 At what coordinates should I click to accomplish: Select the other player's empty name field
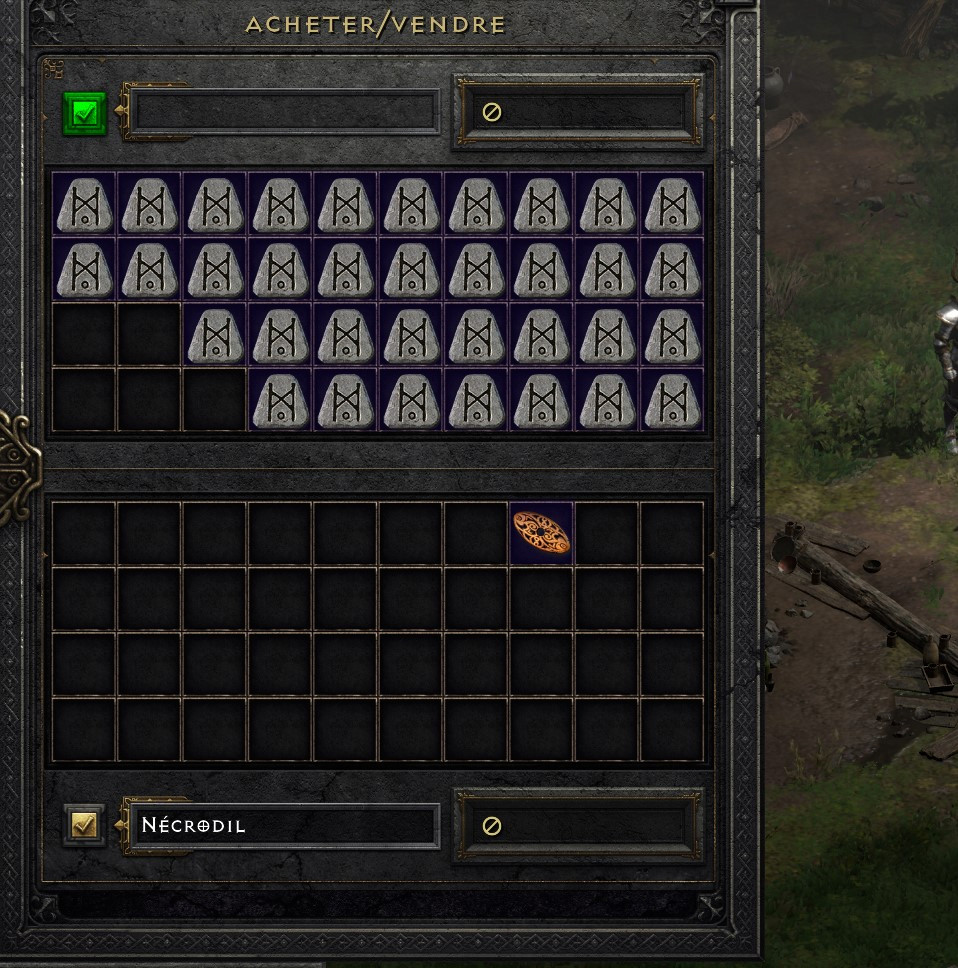[x=286, y=112]
